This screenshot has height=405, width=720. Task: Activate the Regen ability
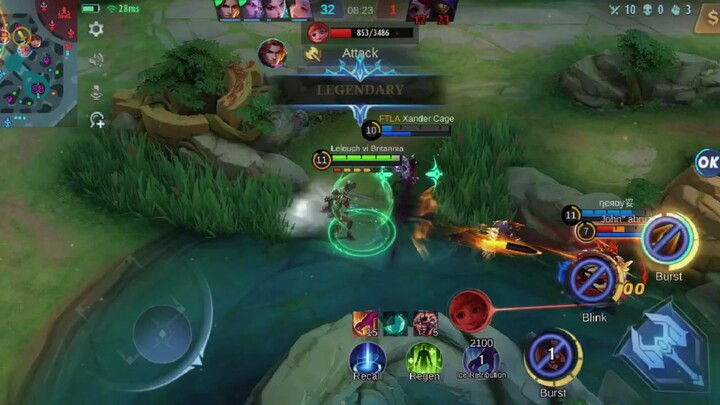click(x=424, y=359)
